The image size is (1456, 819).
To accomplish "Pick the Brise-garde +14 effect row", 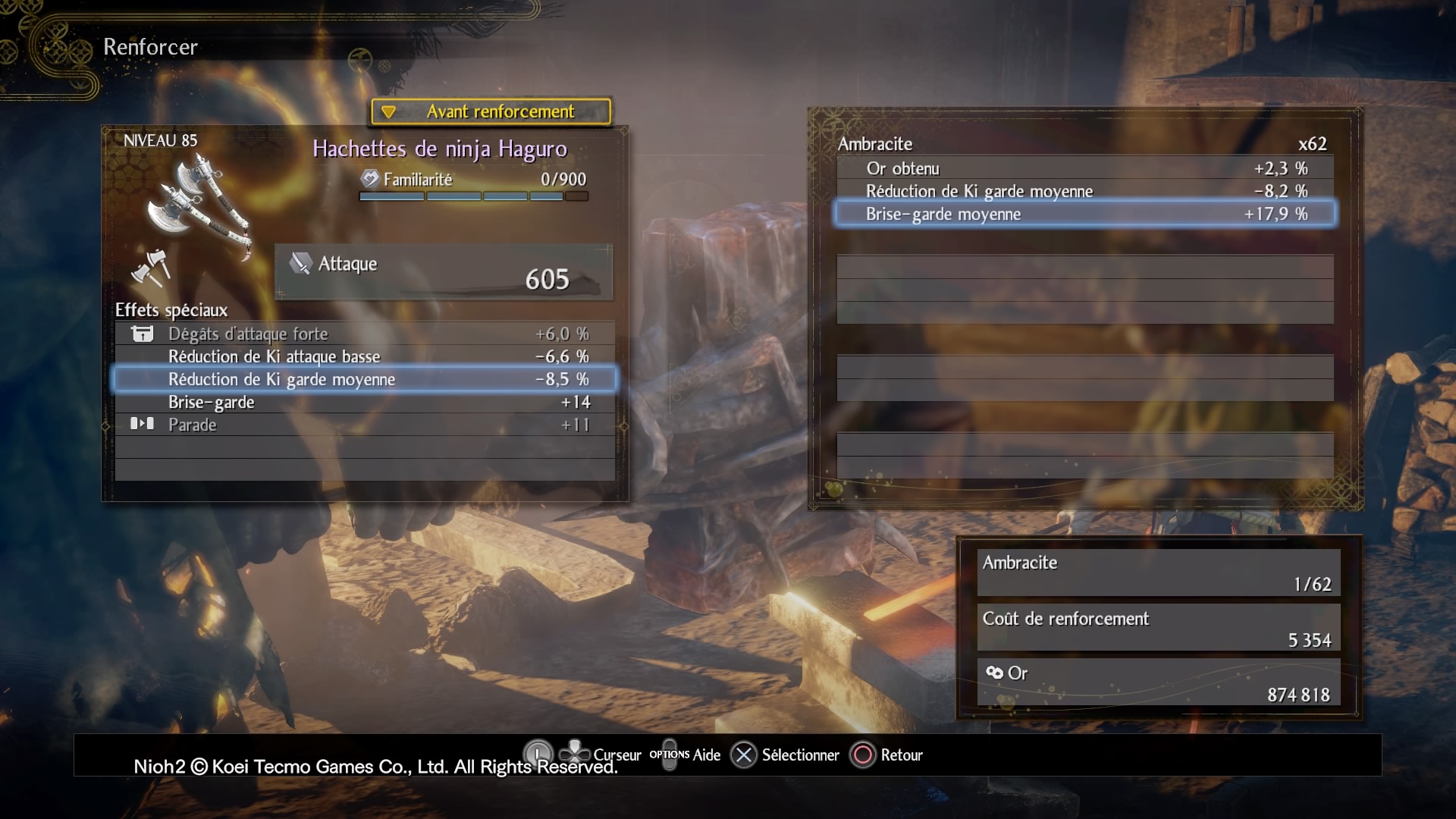I will 365,402.
